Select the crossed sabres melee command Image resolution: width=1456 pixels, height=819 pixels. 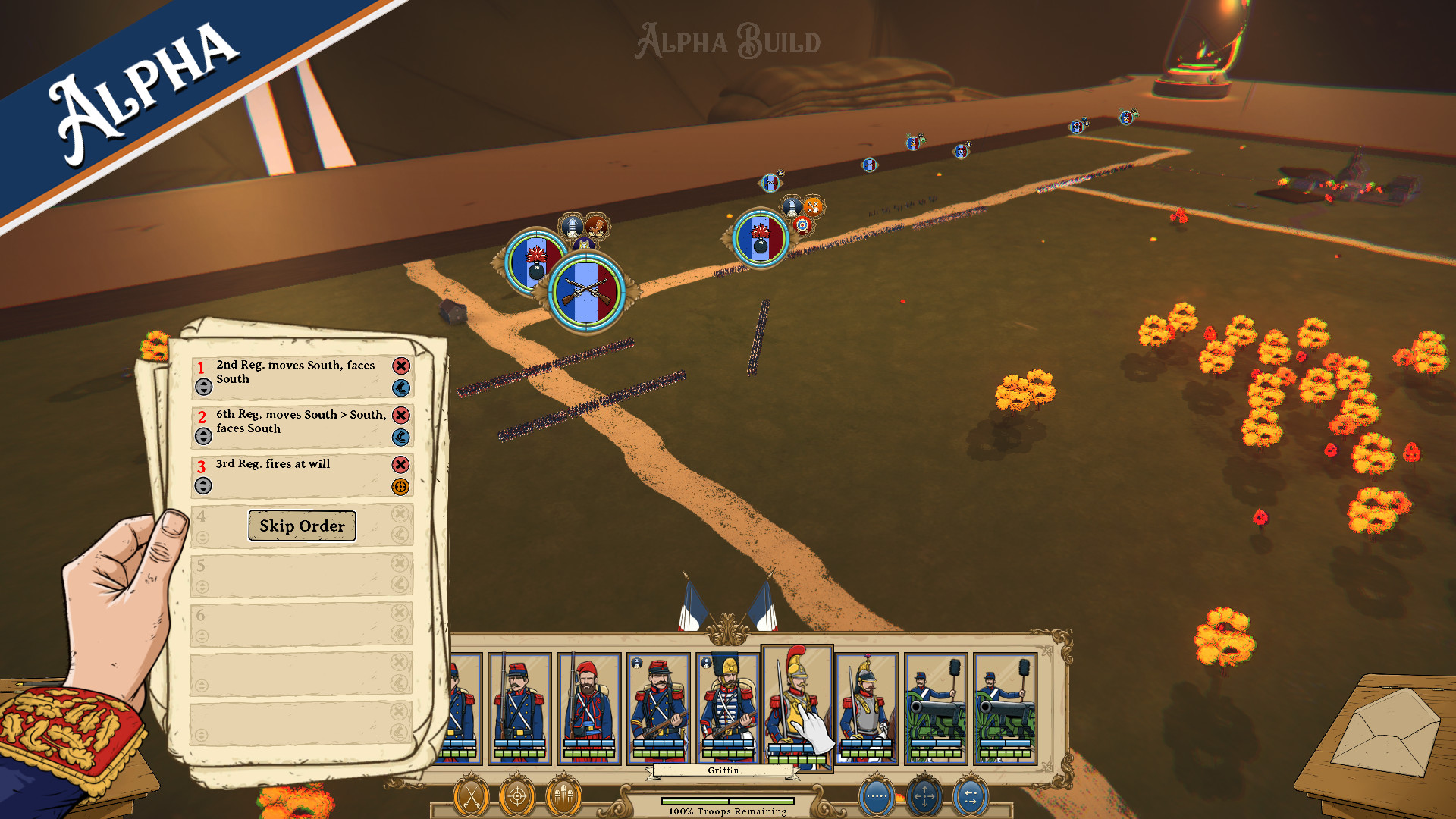pyautogui.click(x=471, y=797)
